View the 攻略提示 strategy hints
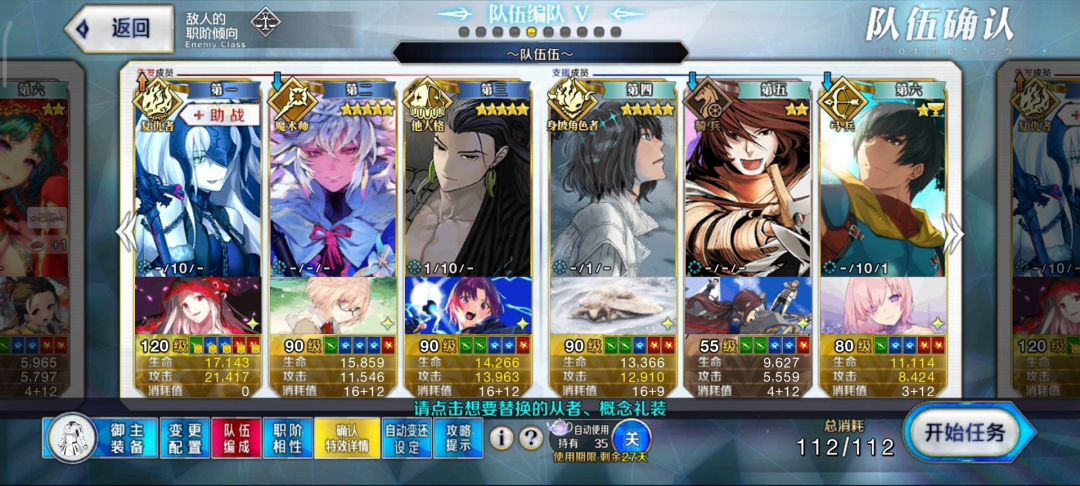Image resolution: width=1080 pixels, height=486 pixels. 460,438
